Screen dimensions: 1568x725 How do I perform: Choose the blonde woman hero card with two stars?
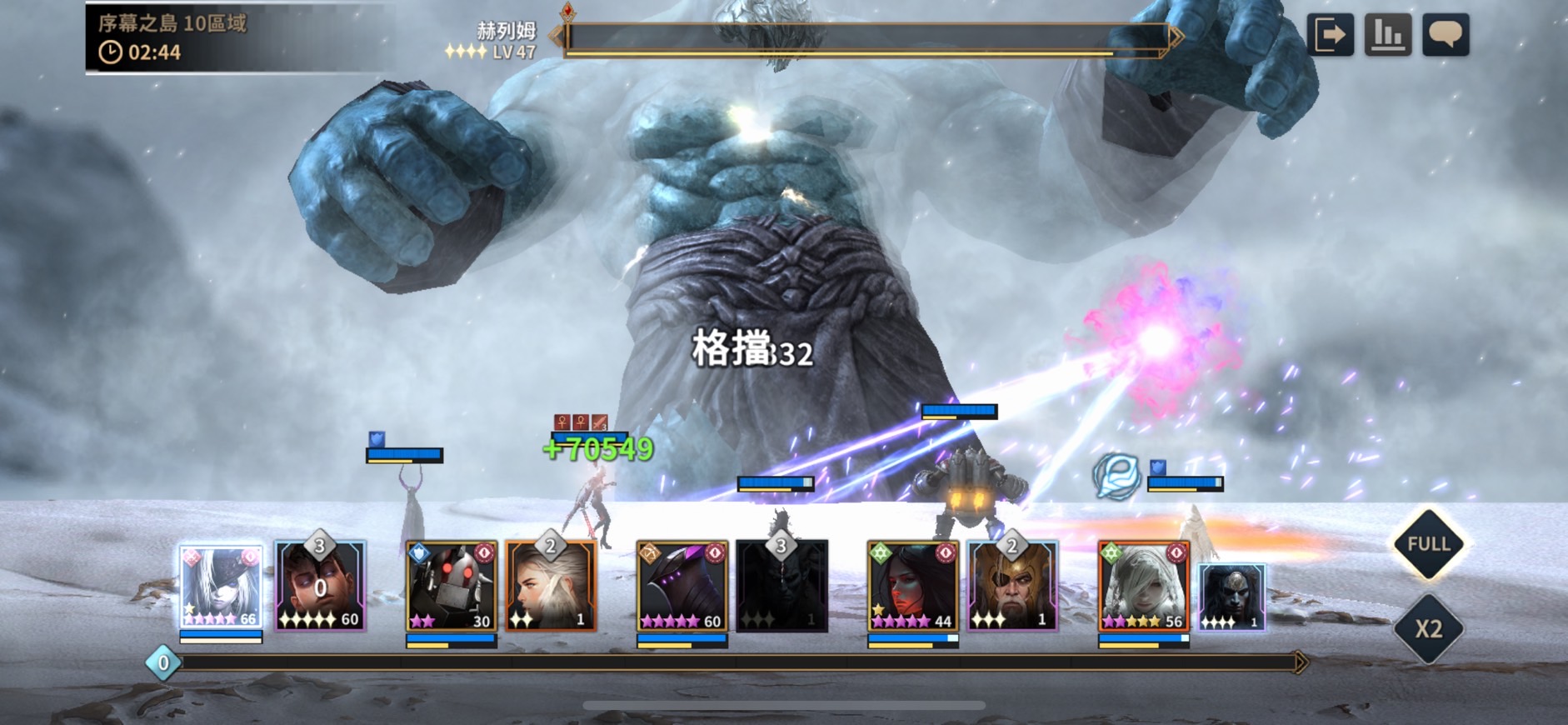coord(551,587)
